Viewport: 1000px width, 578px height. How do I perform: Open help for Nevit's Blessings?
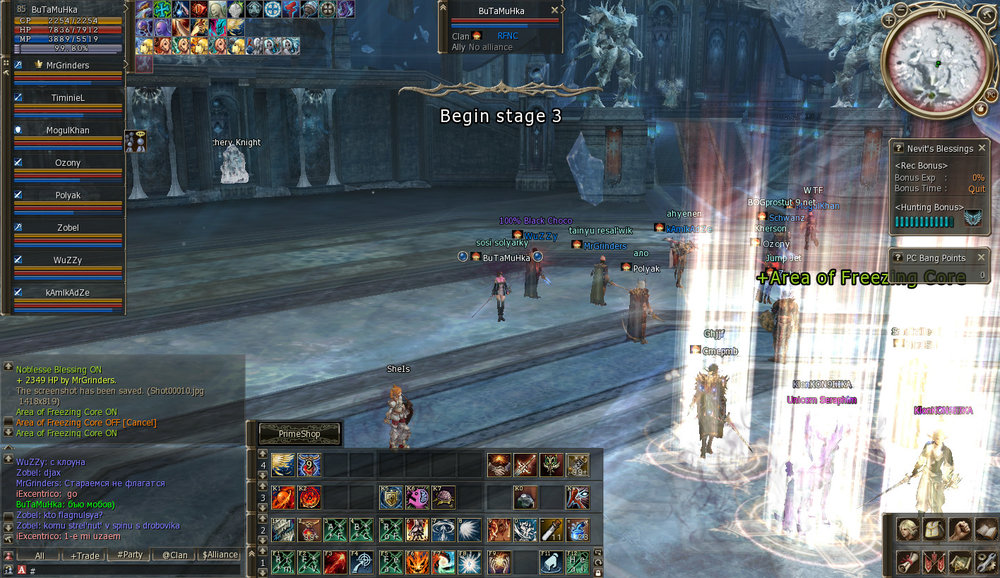[897, 148]
